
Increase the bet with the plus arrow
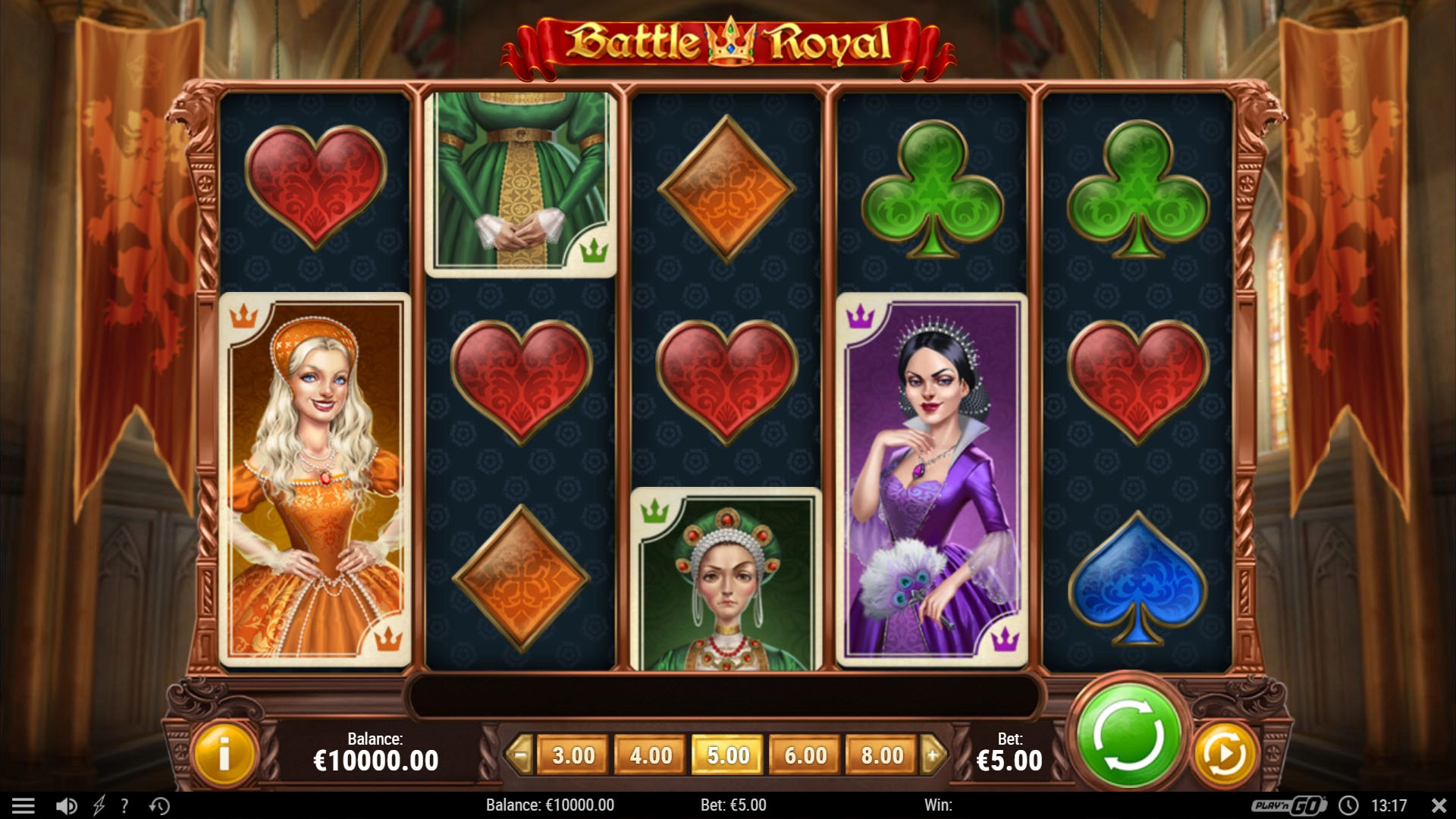tap(933, 755)
